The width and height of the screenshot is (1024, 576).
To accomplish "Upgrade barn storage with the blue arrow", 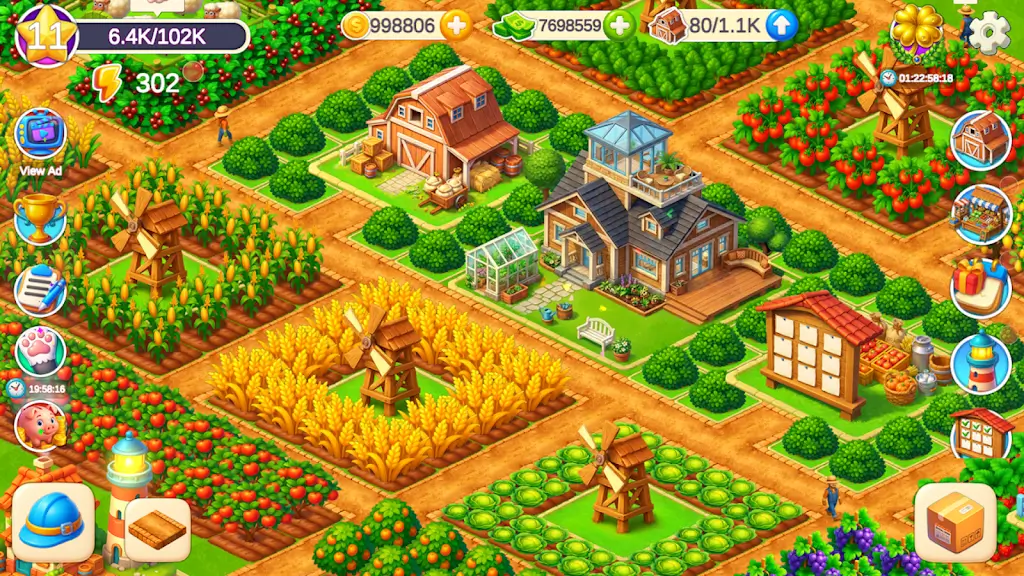I will 781,26.
